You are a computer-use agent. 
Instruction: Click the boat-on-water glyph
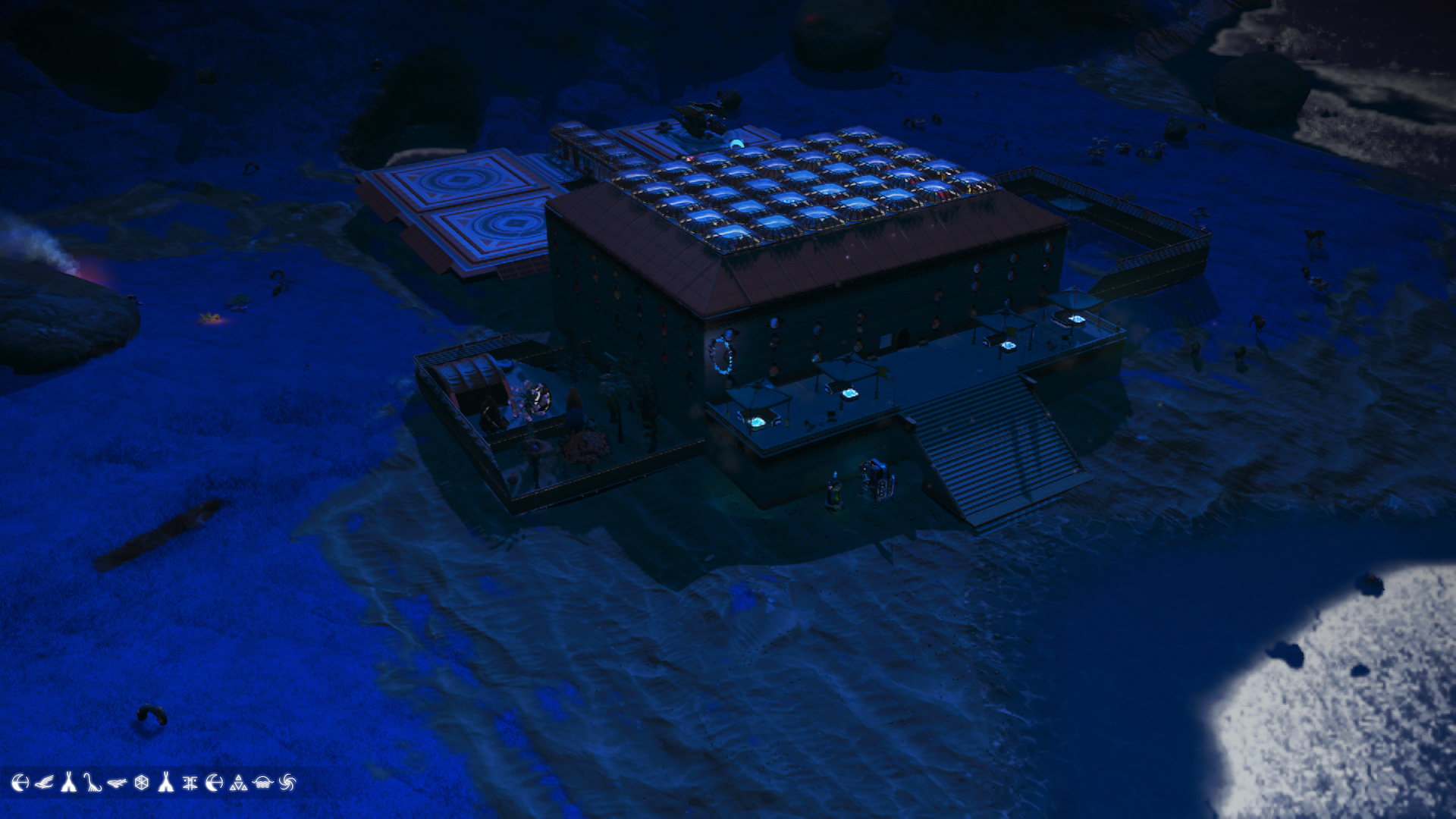click(262, 783)
